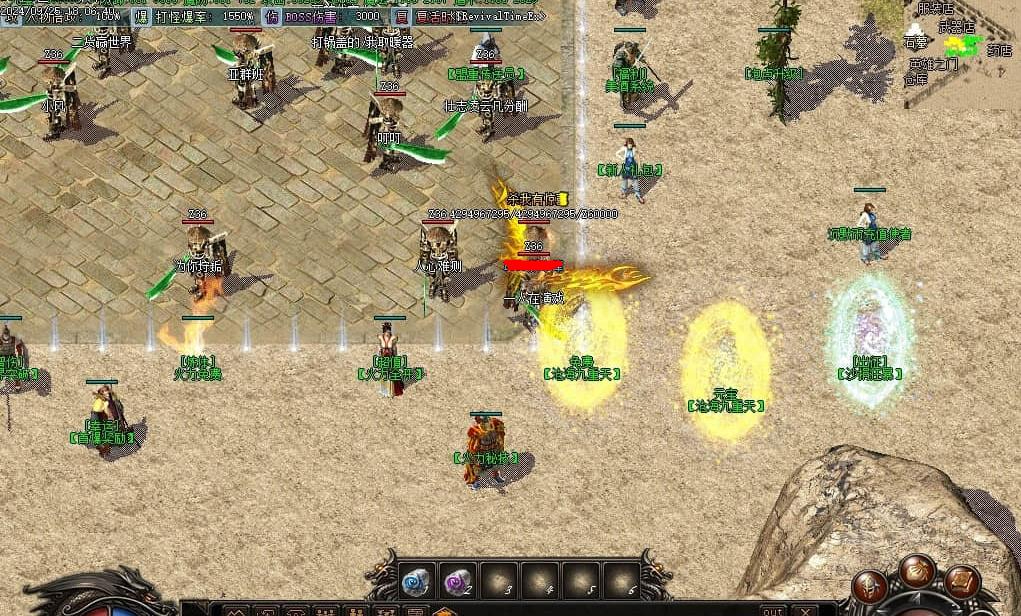Open the skill book round button
Viewport: 1021px width, 616px height.
coord(961,581)
